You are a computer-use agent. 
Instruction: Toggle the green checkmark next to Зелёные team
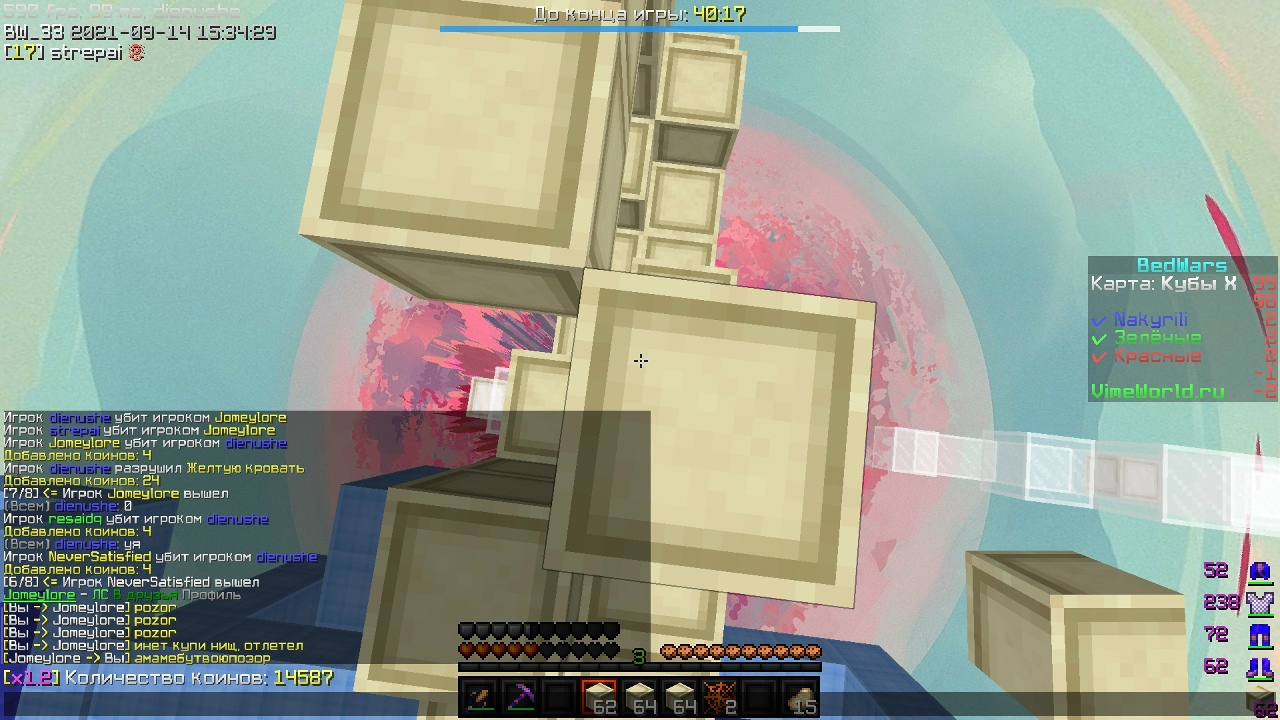coord(1098,338)
